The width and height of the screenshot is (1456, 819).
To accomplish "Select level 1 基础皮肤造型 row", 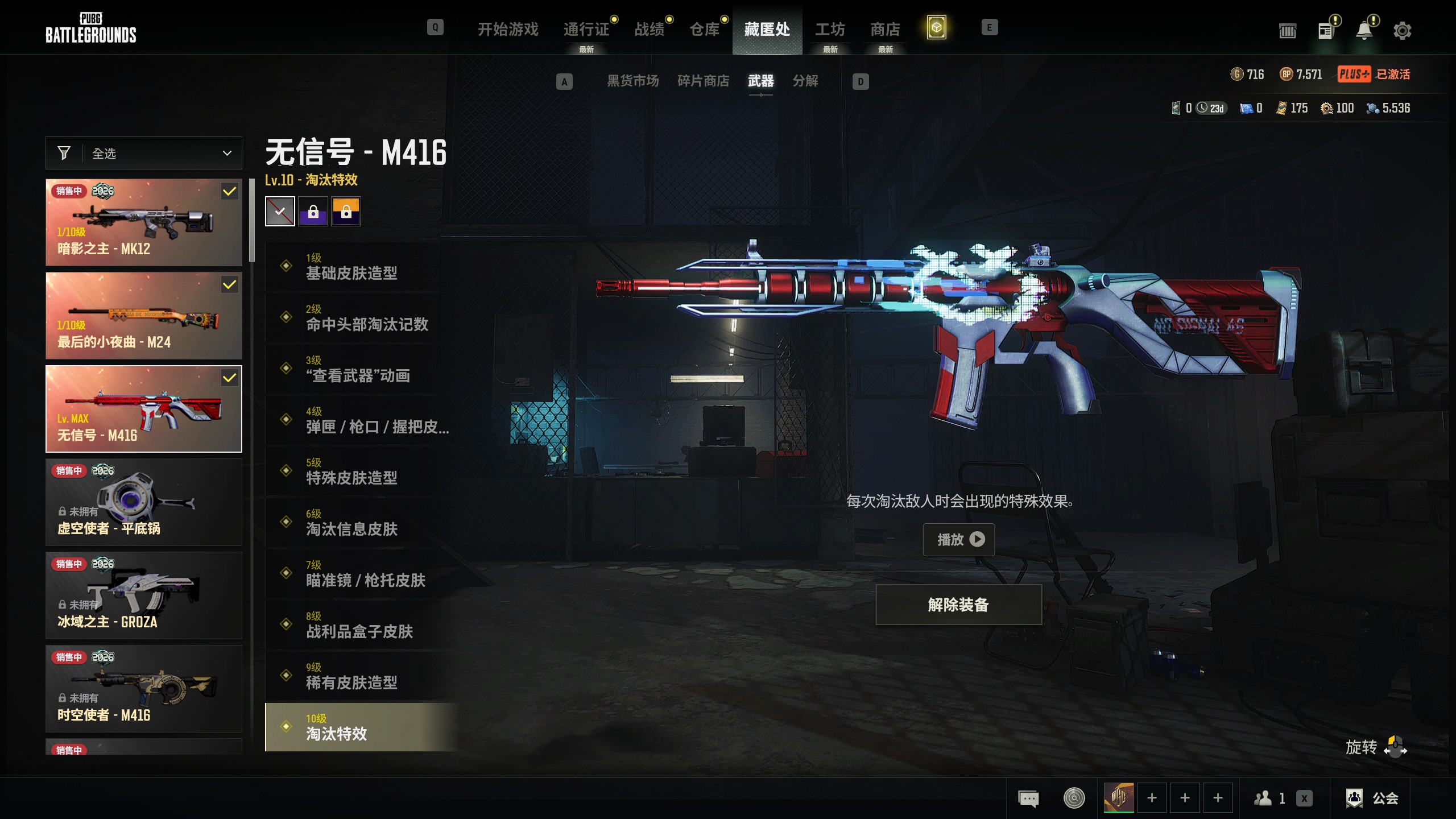I will pos(361,267).
